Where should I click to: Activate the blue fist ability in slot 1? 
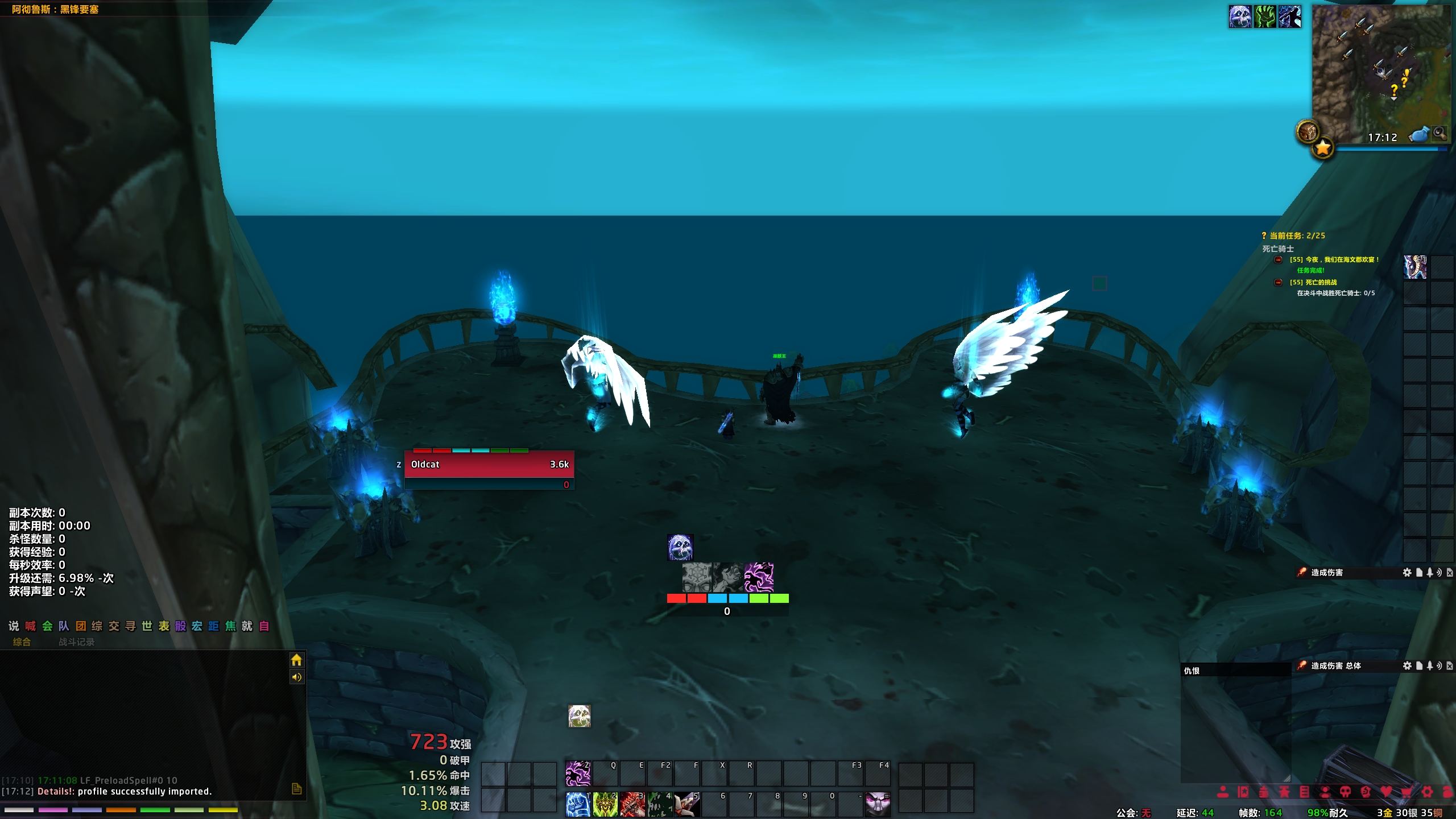pyautogui.click(x=577, y=805)
